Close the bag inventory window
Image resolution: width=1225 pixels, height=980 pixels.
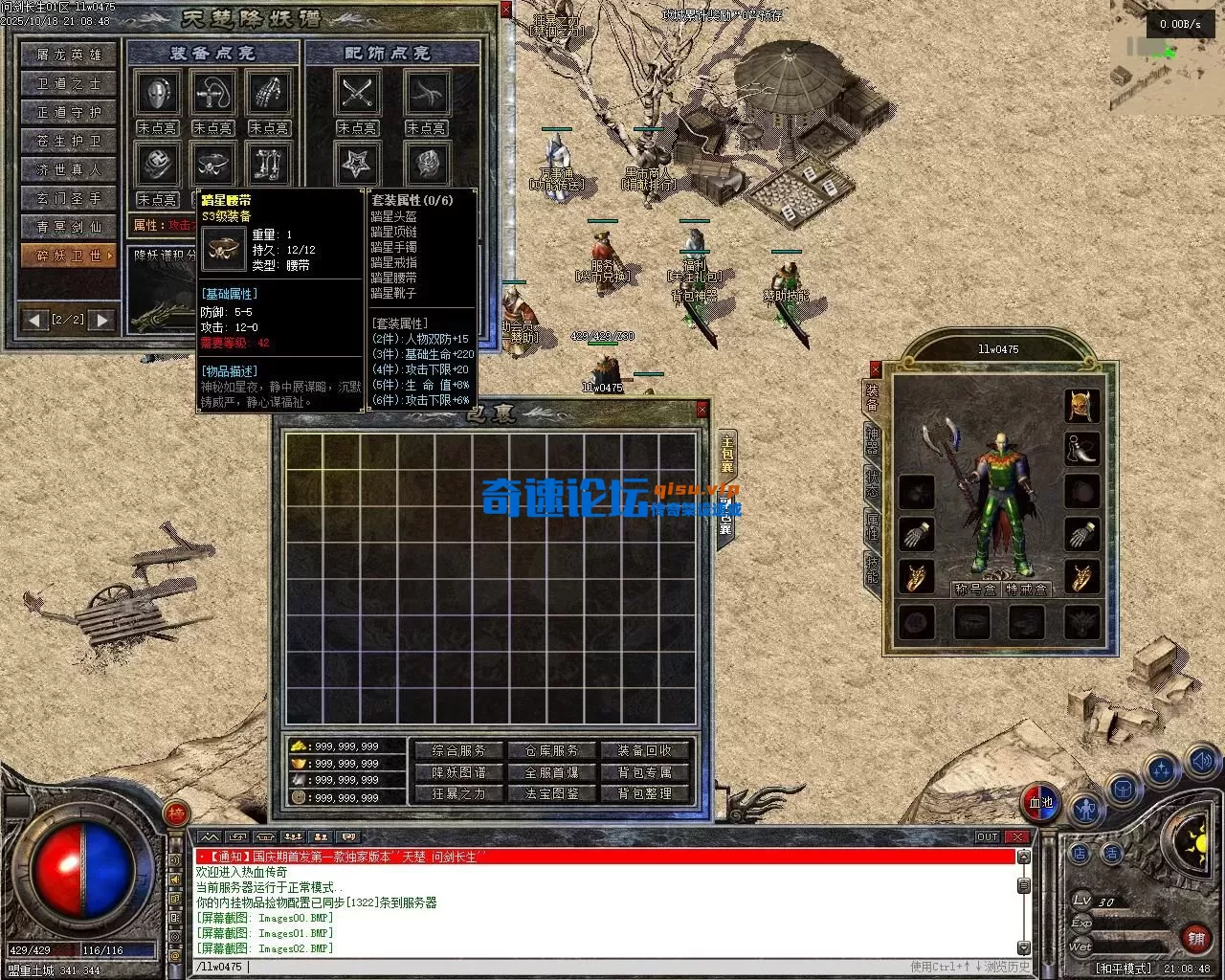[x=702, y=410]
